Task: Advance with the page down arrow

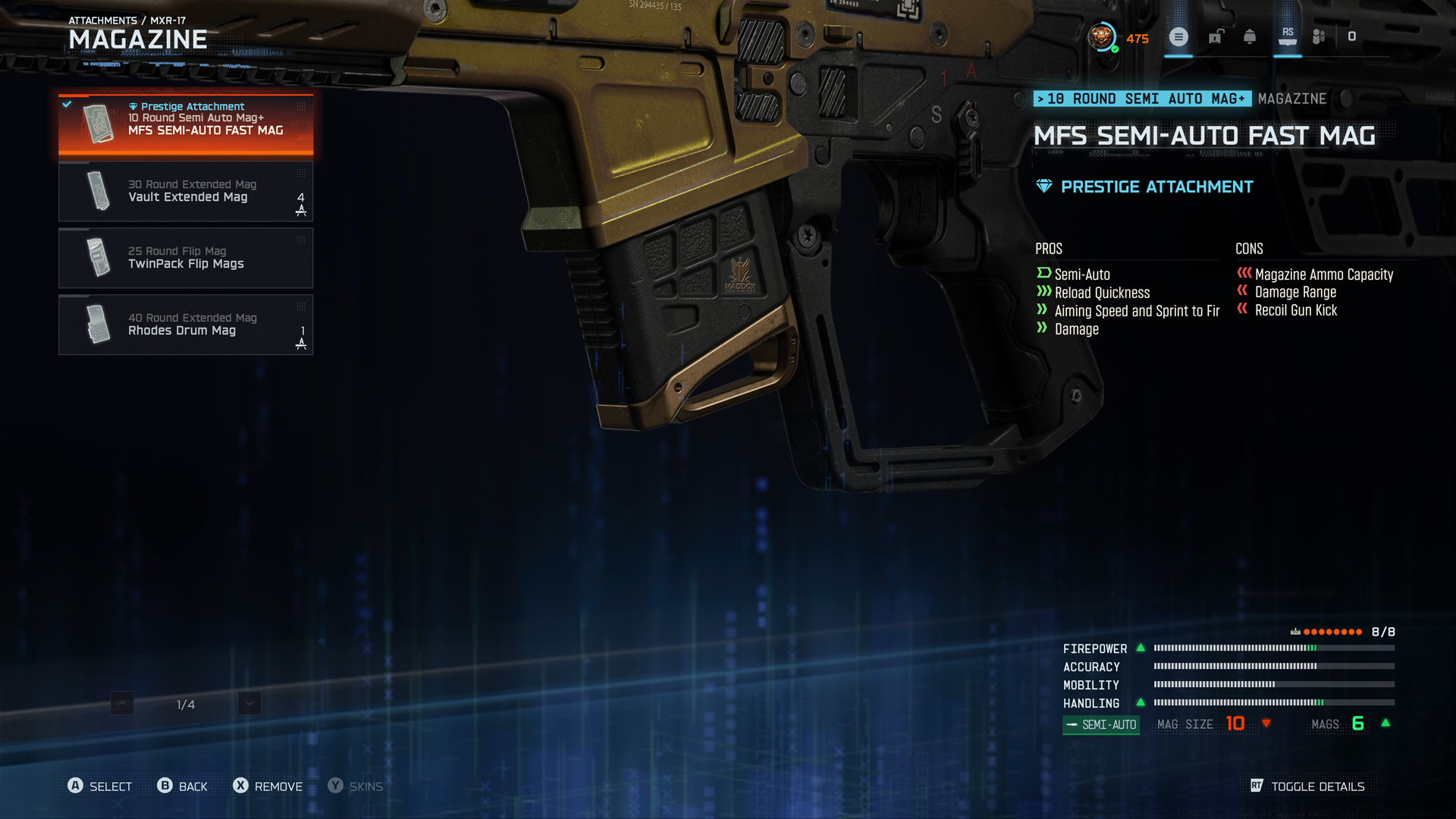Action: point(249,704)
